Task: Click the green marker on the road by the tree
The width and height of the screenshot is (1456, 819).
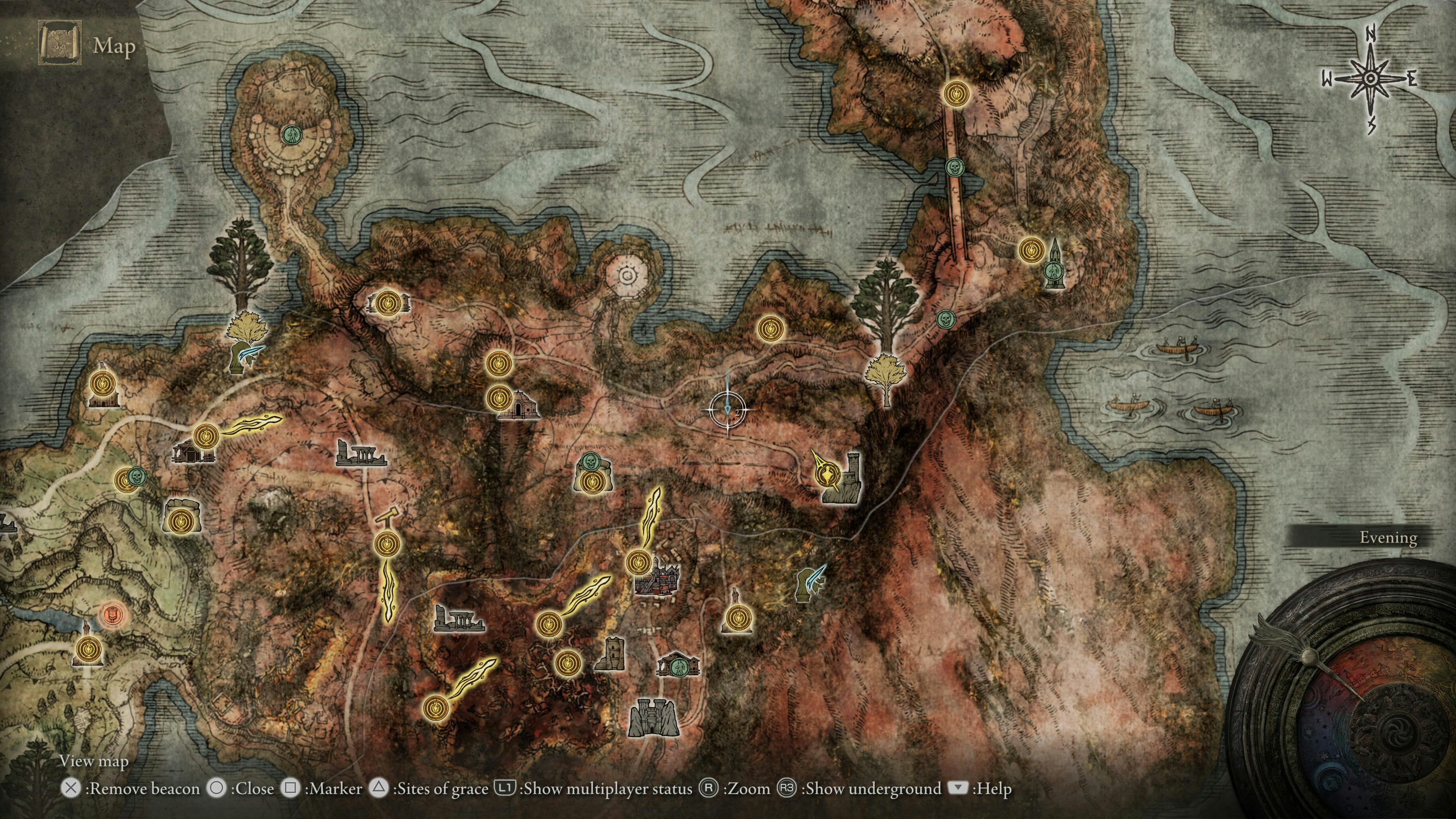Action: click(945, 319)
